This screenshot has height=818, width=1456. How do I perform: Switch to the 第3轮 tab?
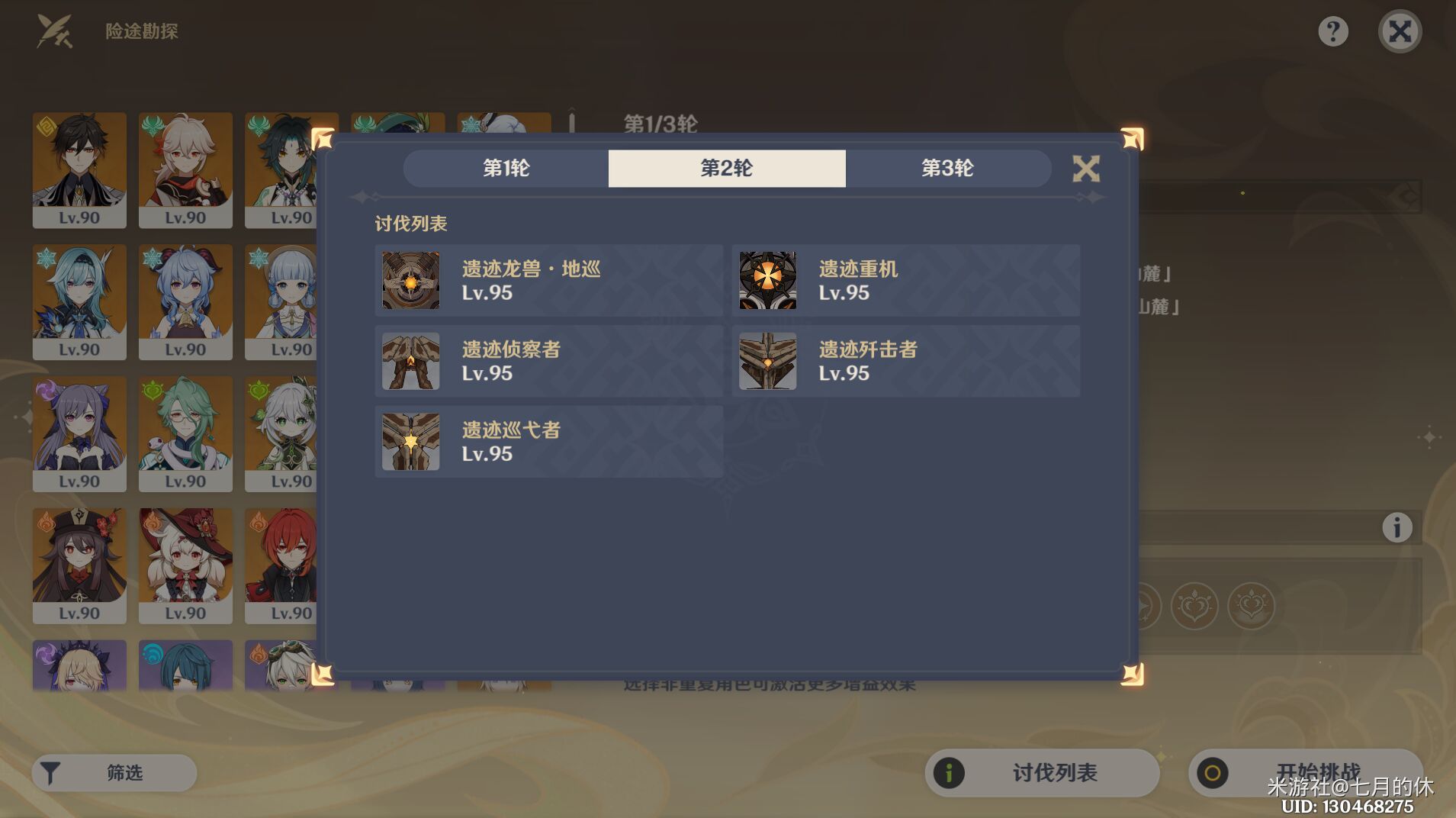(948, 169)
